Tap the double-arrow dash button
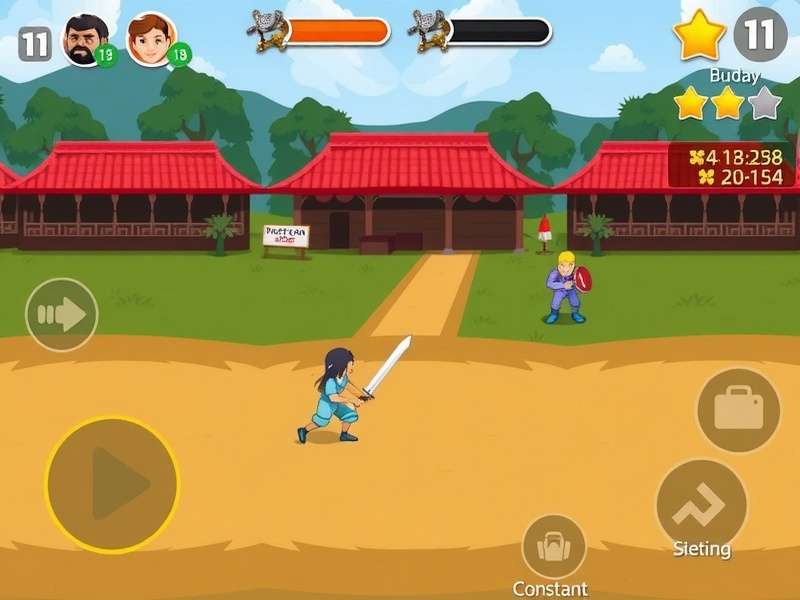Screen dimensions: 800x600 coord(61,315)
